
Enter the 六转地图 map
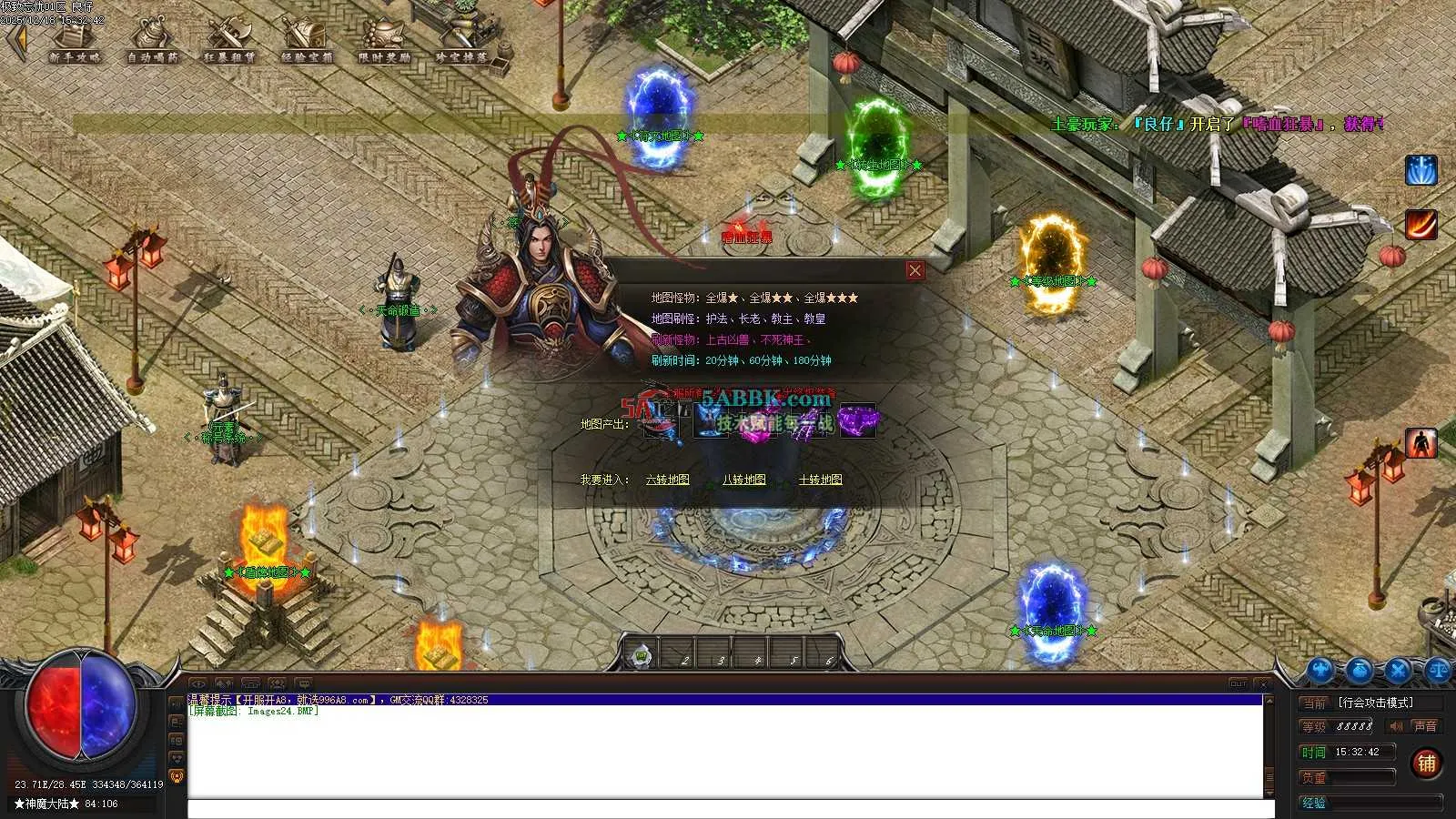pos(667,480)
